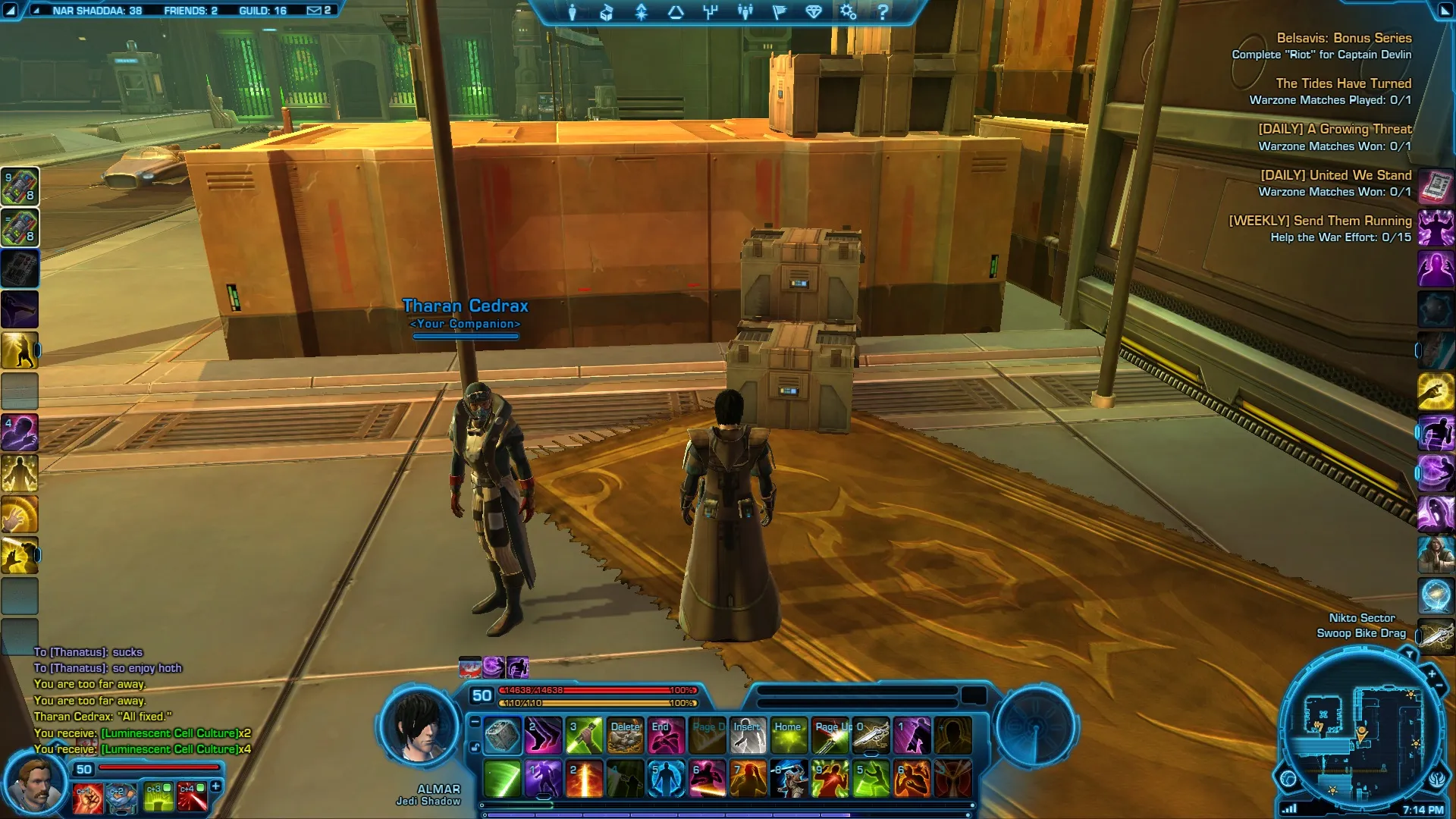
Task: Open the minimap filter funnel
Action: coord(1409,653)
